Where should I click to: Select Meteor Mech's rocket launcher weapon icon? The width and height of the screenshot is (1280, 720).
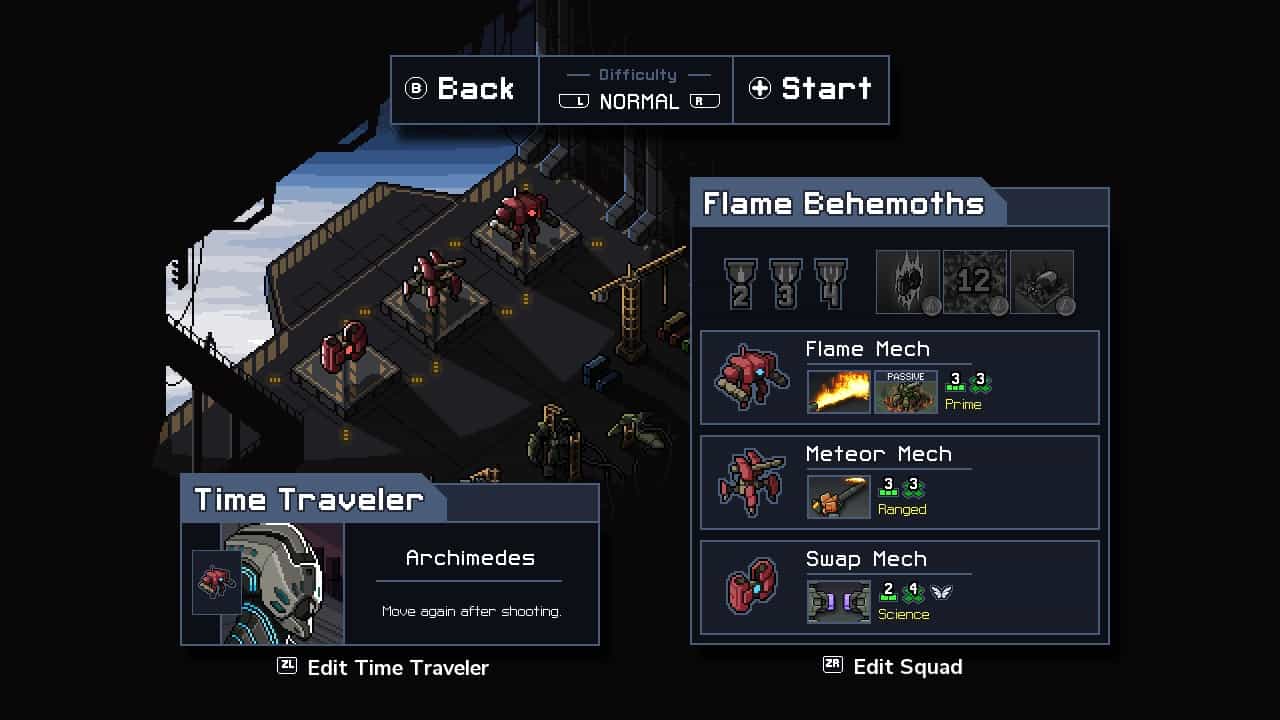838,496
